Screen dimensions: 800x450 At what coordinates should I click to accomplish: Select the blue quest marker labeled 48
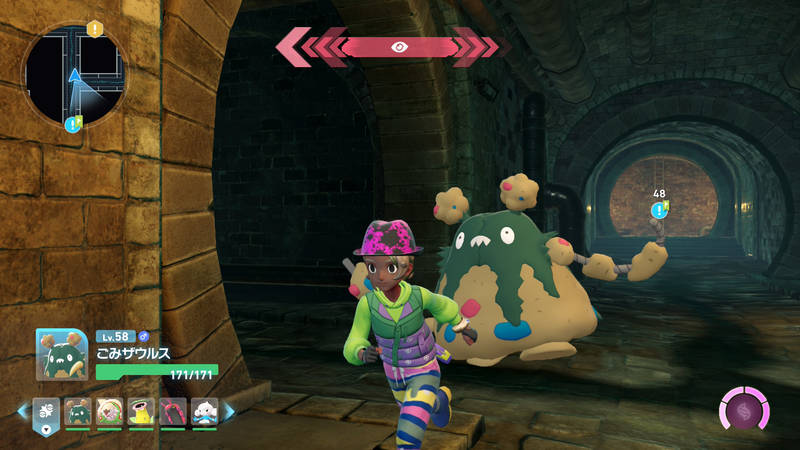[x=659, y=210]
